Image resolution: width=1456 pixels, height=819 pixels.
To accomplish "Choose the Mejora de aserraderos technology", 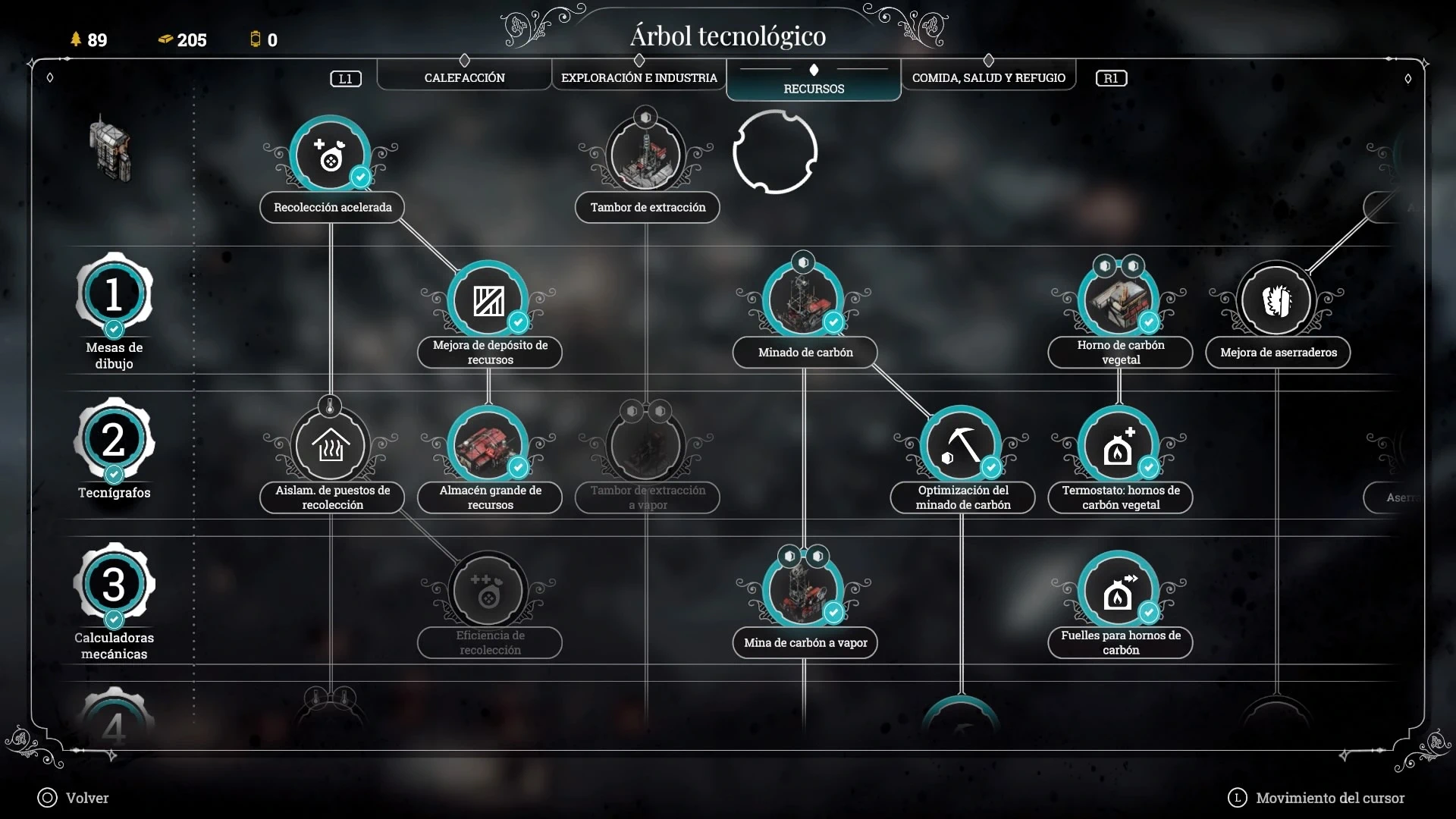I will 1277,300.
